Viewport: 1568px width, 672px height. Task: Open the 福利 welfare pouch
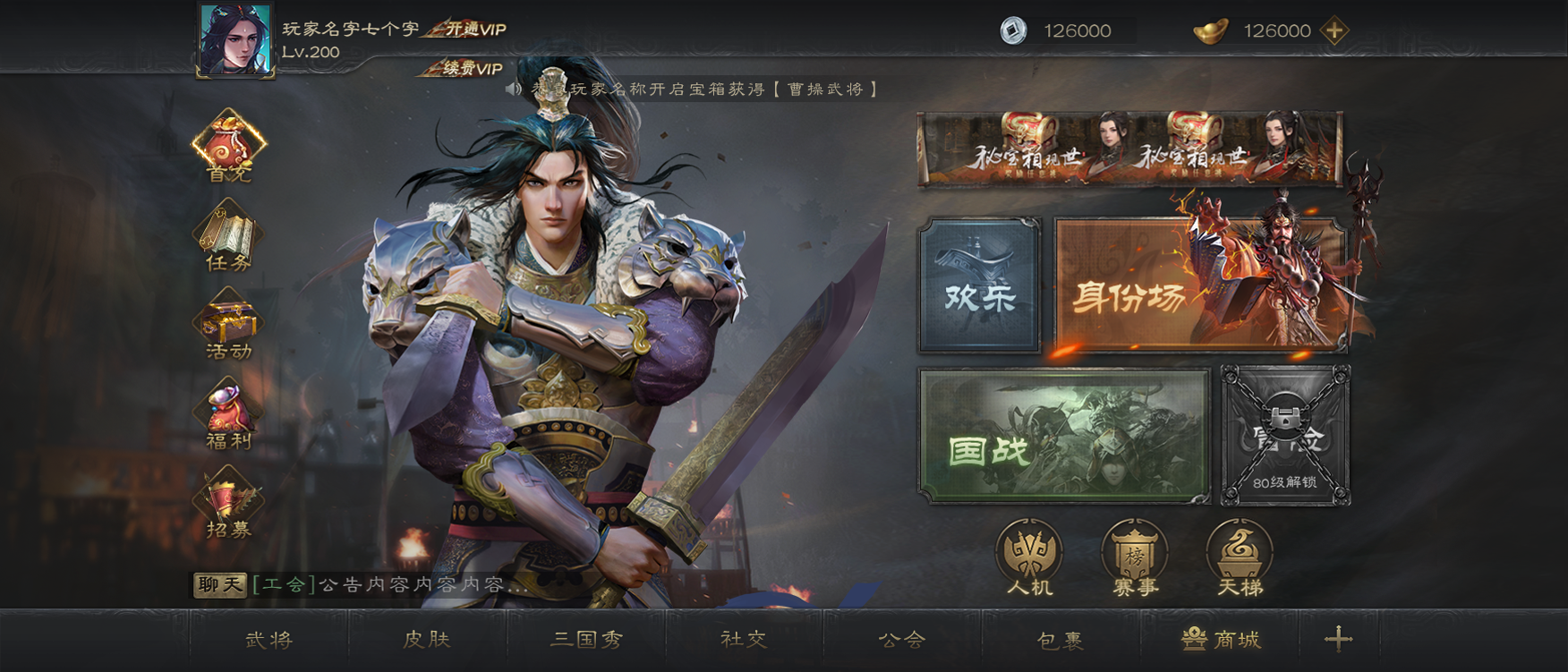[x=229, y=413]
